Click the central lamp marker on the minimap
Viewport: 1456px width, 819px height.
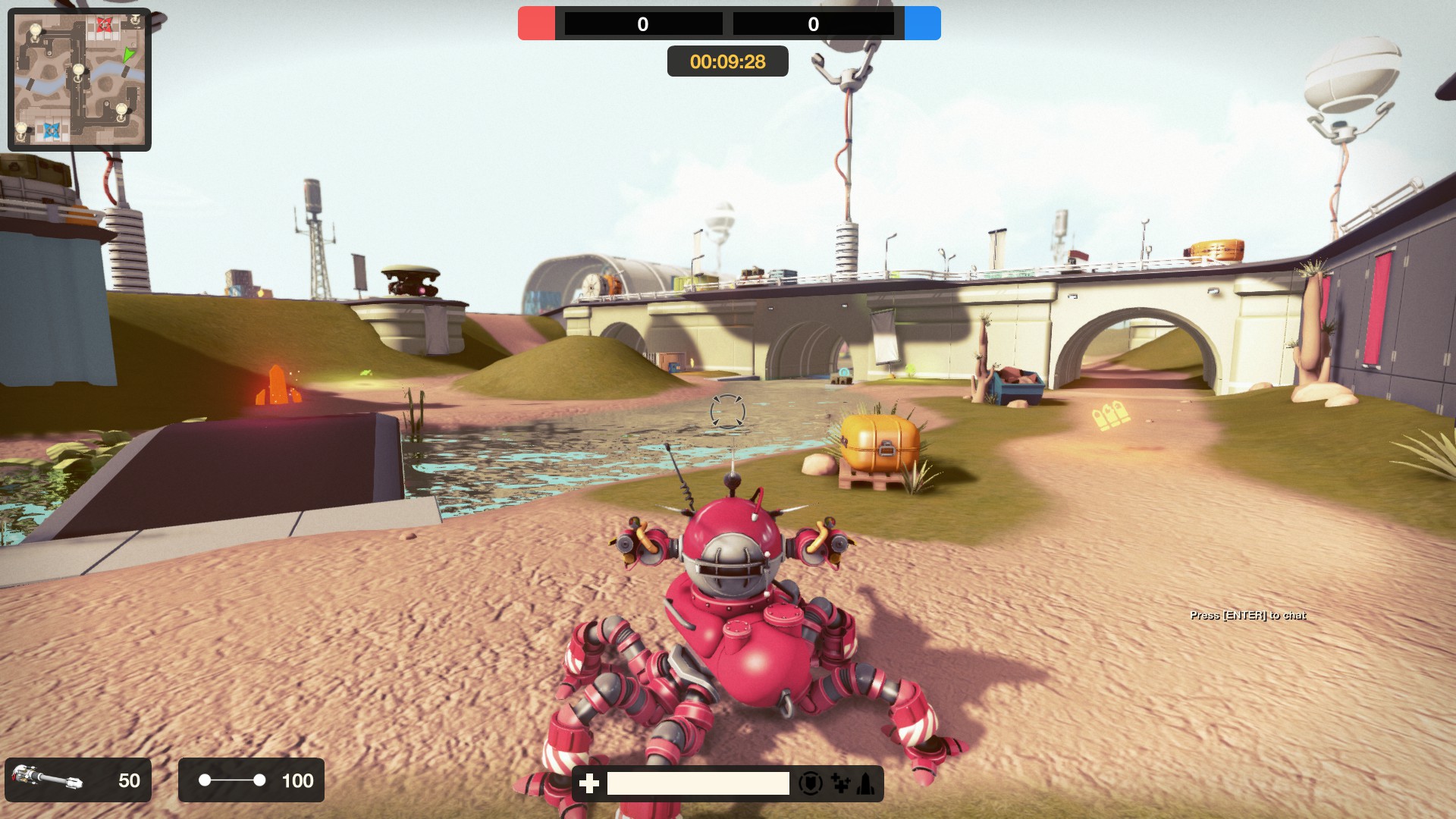pos(78,71)
